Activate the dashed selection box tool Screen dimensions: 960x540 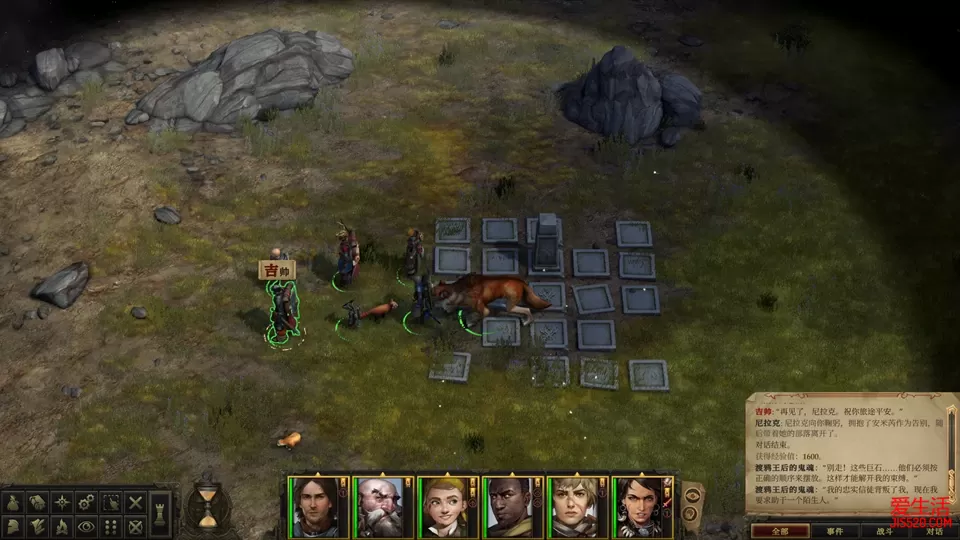[111, 503]
